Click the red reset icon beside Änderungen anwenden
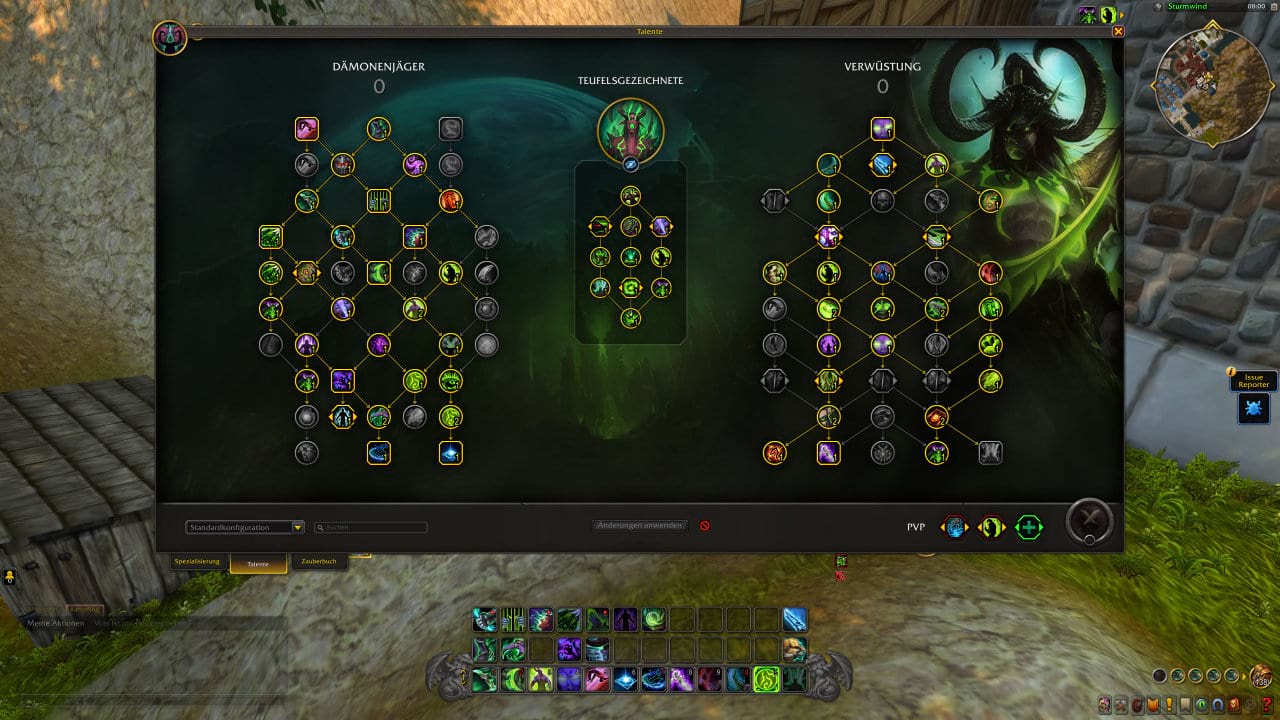The image size is (1280, 720). click(704, 525)
